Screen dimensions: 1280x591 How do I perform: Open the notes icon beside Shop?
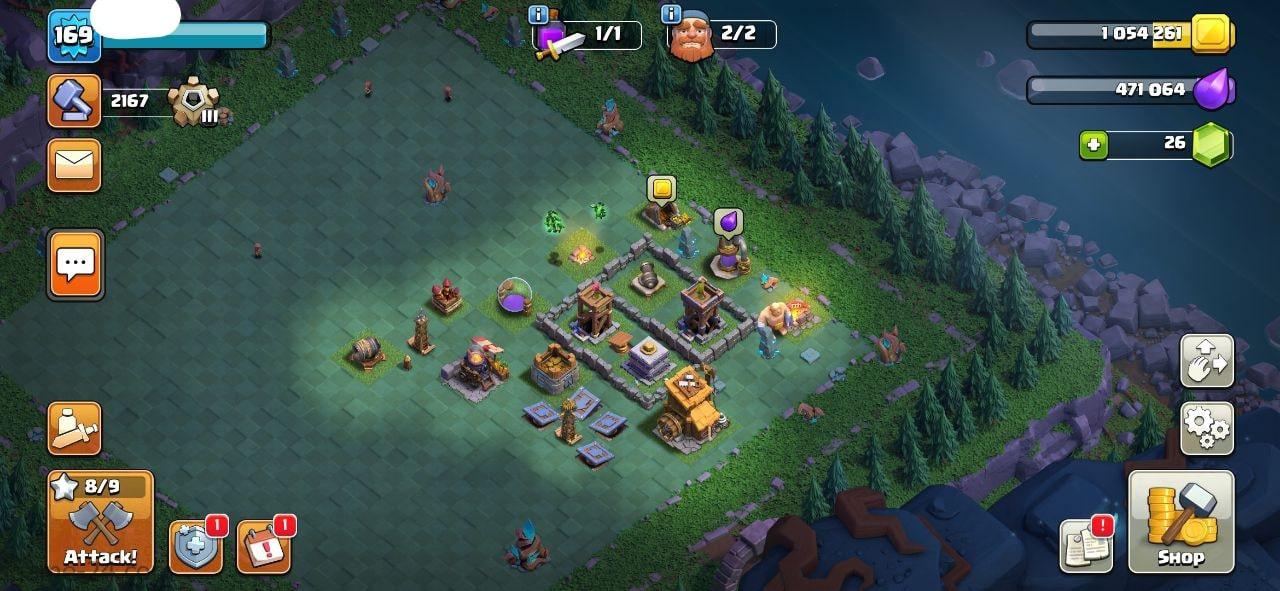pos(1087,547)
